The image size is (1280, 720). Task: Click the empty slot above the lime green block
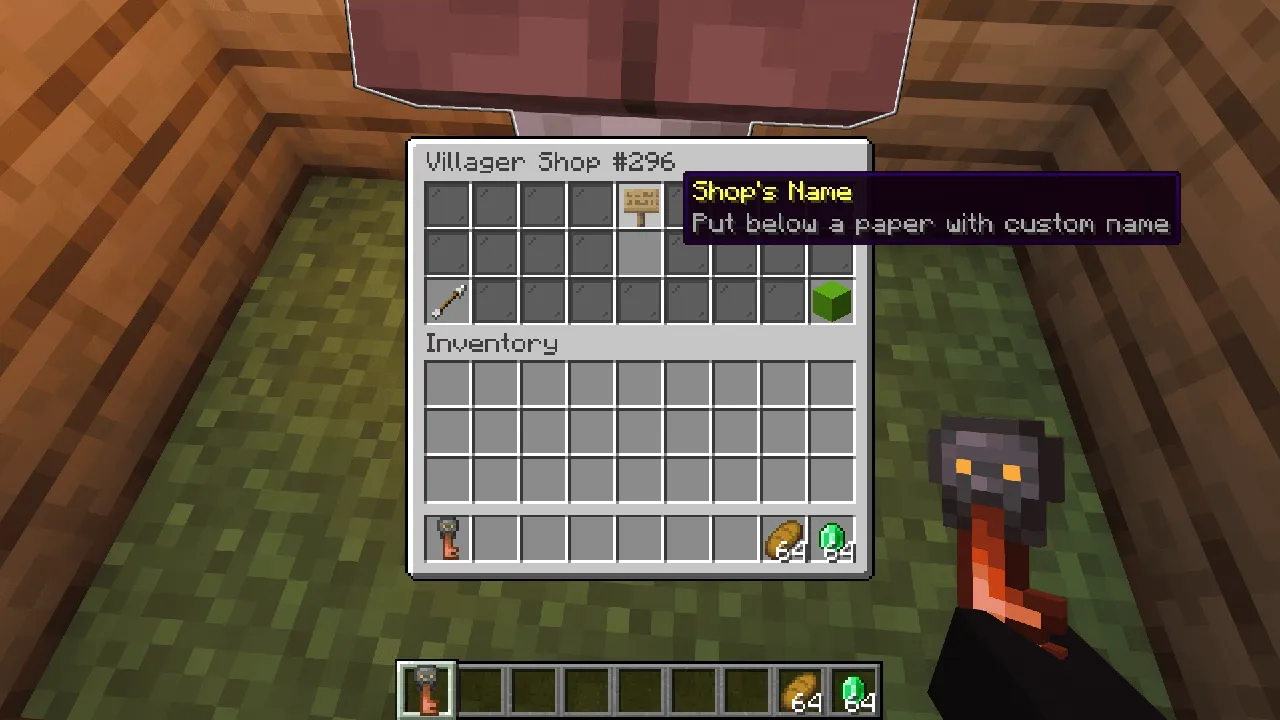[x=830, y=253]
